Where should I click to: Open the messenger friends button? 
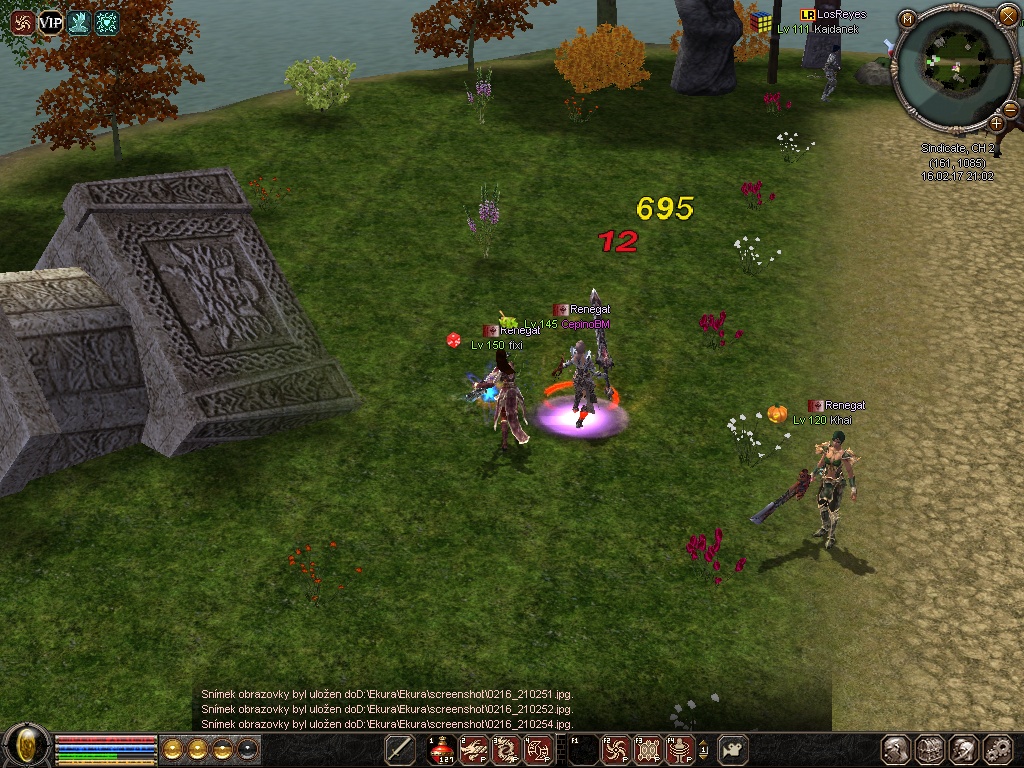click(963, 749)
